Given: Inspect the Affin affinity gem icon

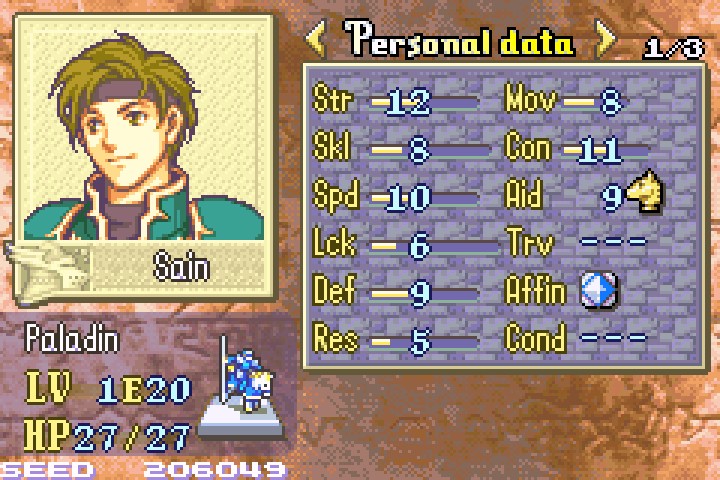Looking at the screenshot, I should [598, 291].
